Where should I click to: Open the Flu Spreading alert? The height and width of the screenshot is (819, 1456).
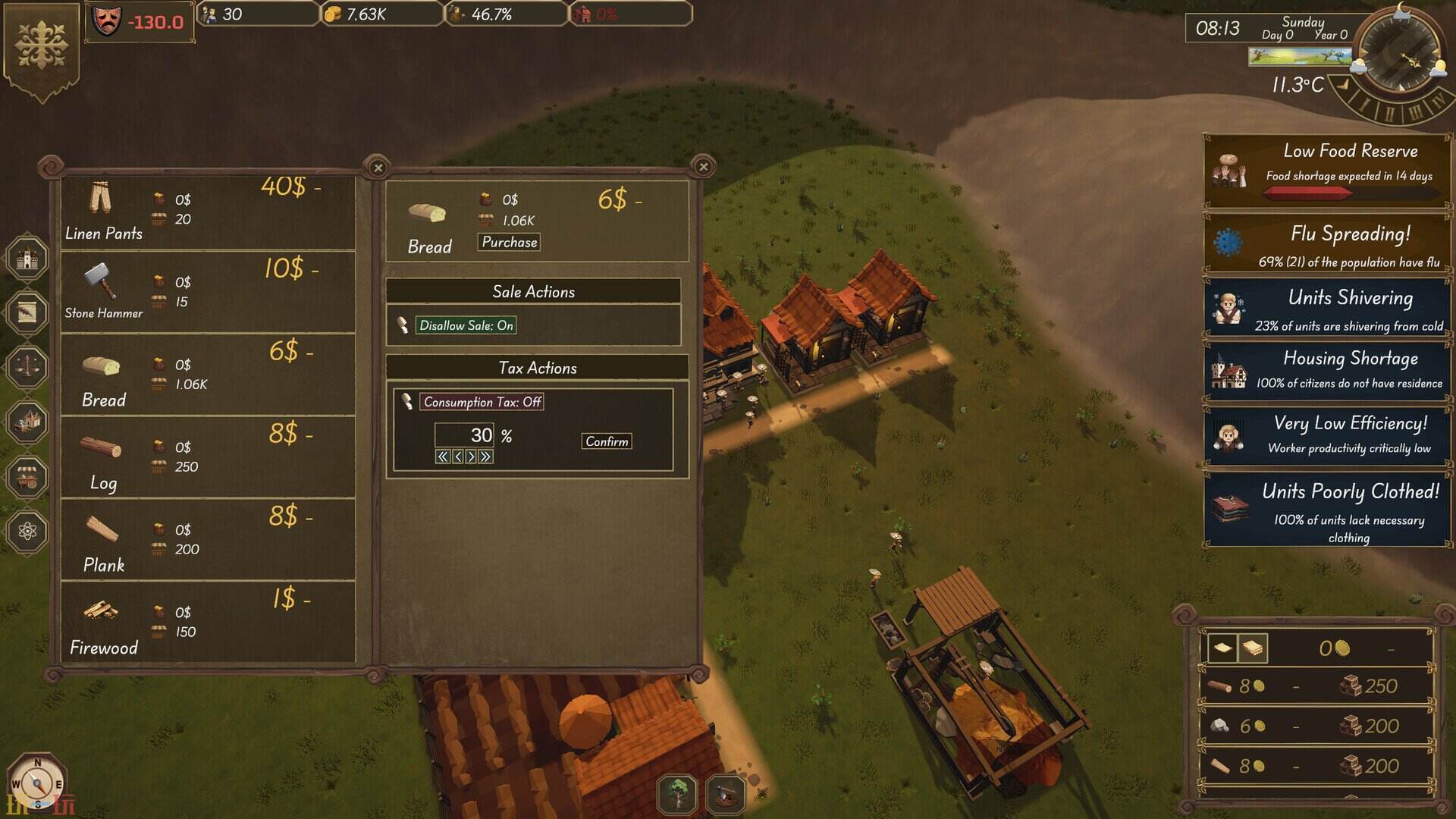click(1327, 246)
